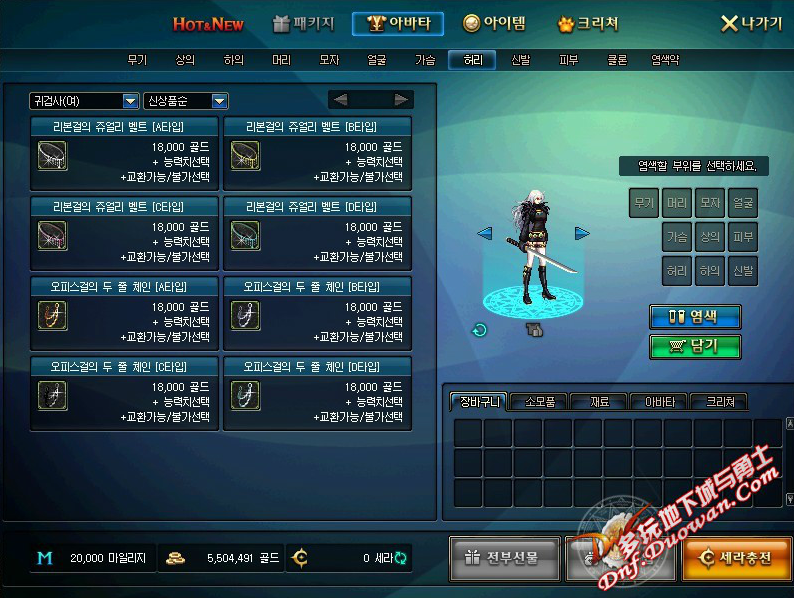Add to cart with 담기 button
The height and width of the screenshot is (598, 794).
click(695, 346)
